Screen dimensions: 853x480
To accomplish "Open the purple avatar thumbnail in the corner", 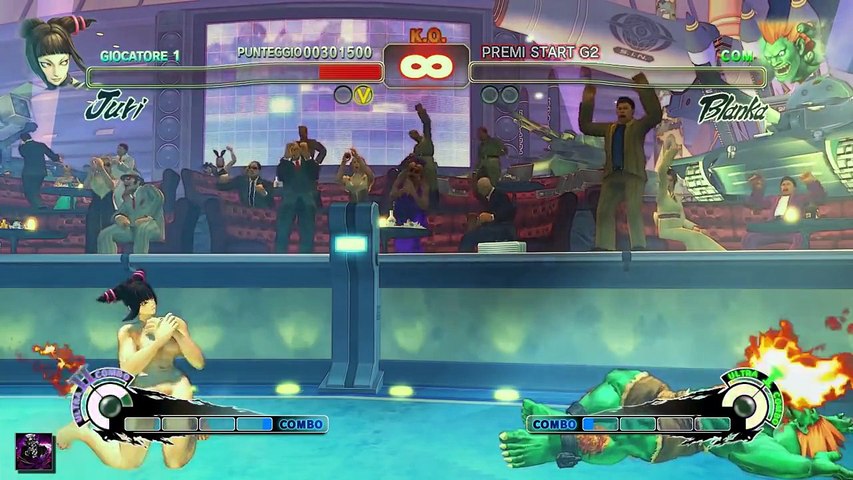I will (x=35, y=453).
